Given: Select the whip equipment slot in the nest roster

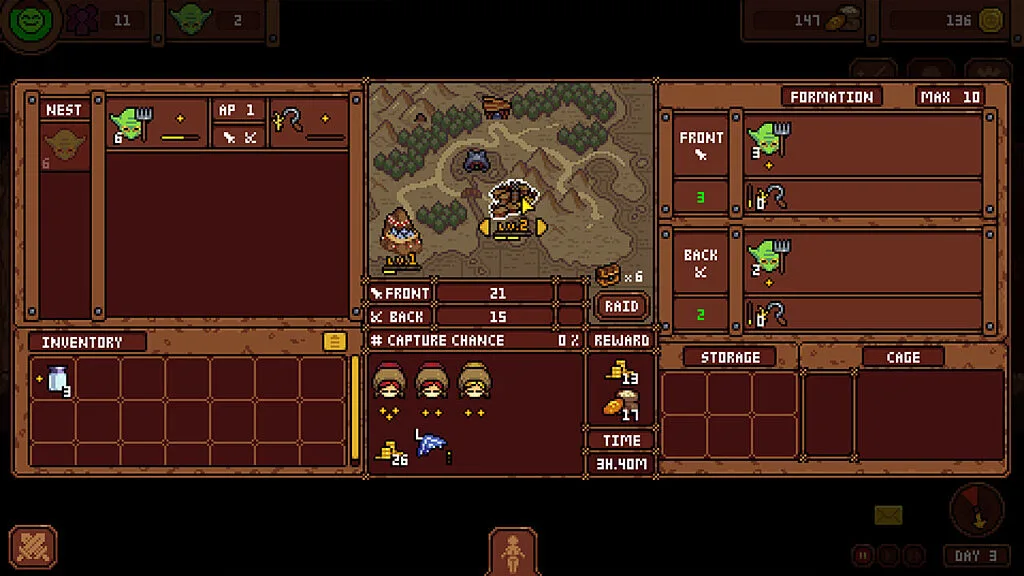Looking at the screenshot, I should tap(287, 121).
